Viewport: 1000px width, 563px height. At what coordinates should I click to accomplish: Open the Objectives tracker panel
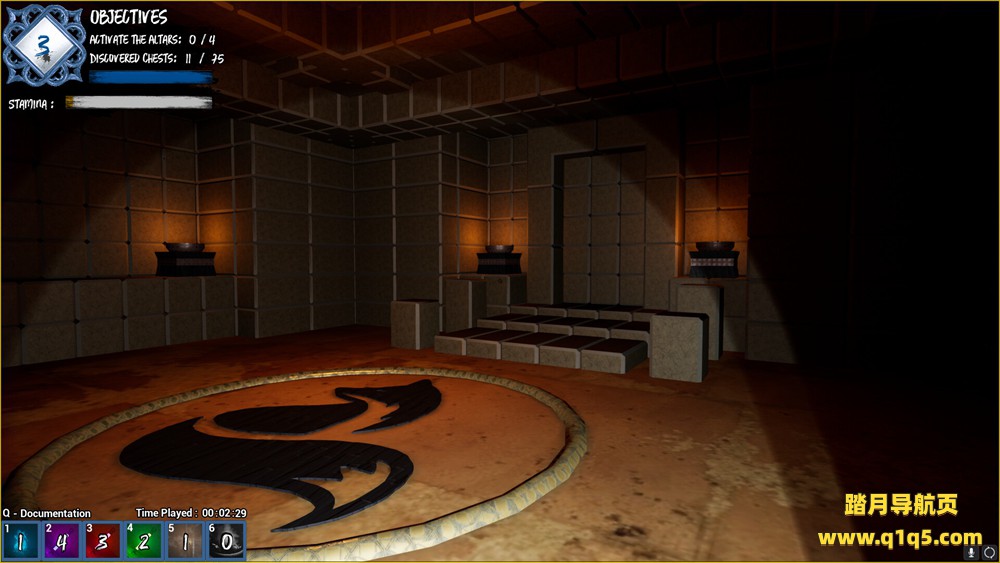point(129,17)
